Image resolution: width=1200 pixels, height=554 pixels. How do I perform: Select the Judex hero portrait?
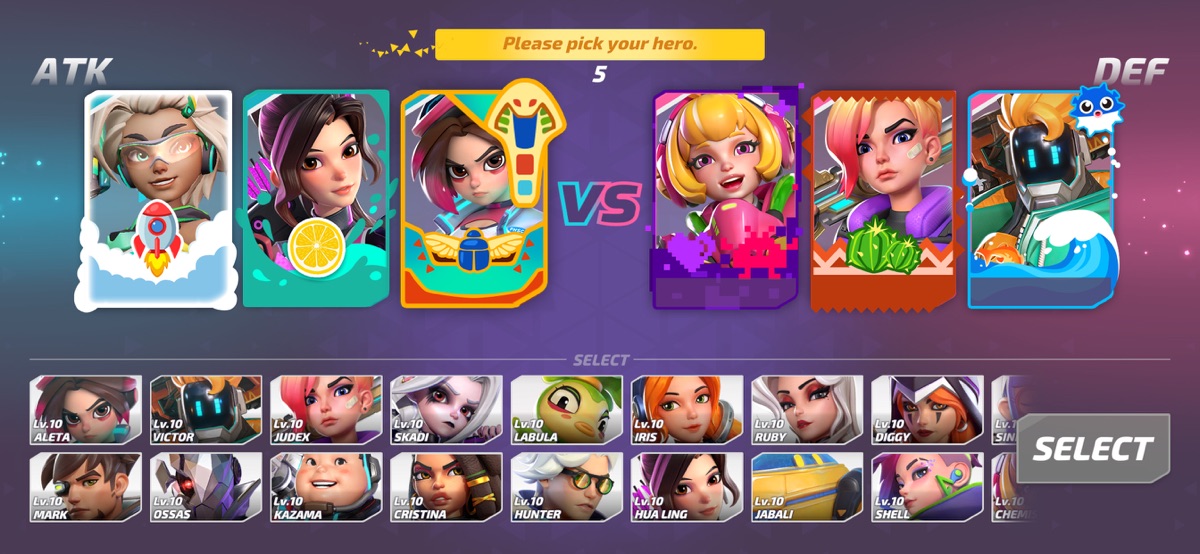[x=326, y=410]
